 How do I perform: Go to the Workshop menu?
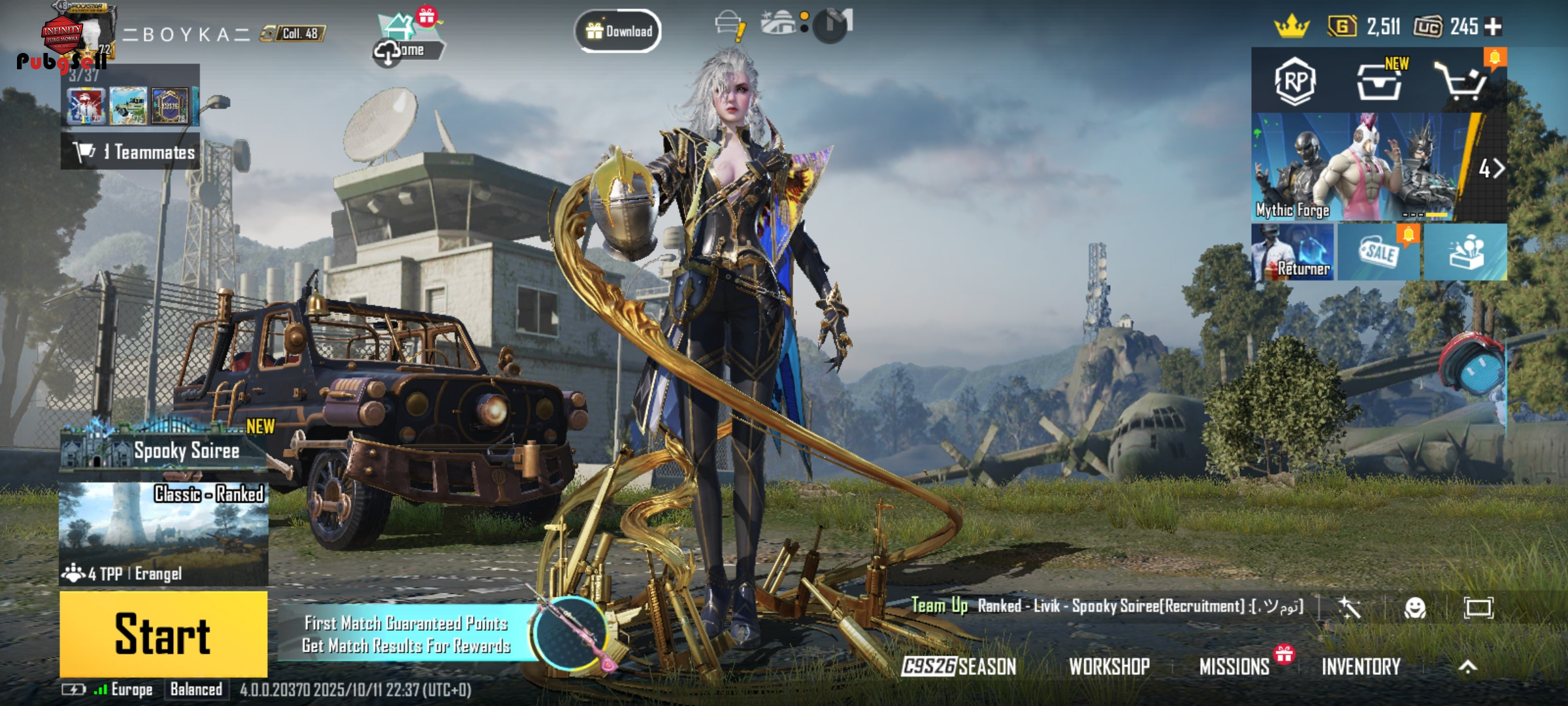point(1109,666)
